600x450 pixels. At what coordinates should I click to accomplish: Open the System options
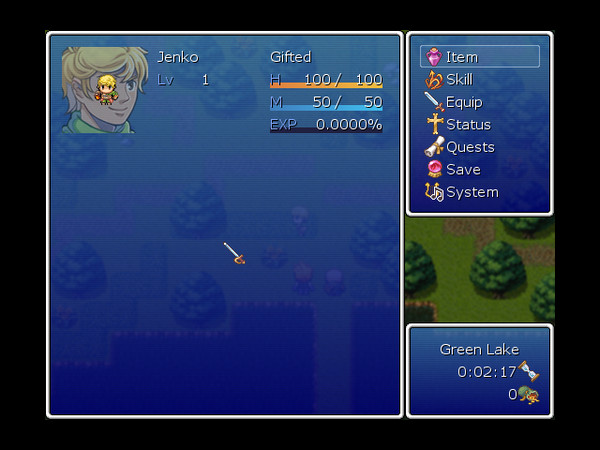[471, 192]
